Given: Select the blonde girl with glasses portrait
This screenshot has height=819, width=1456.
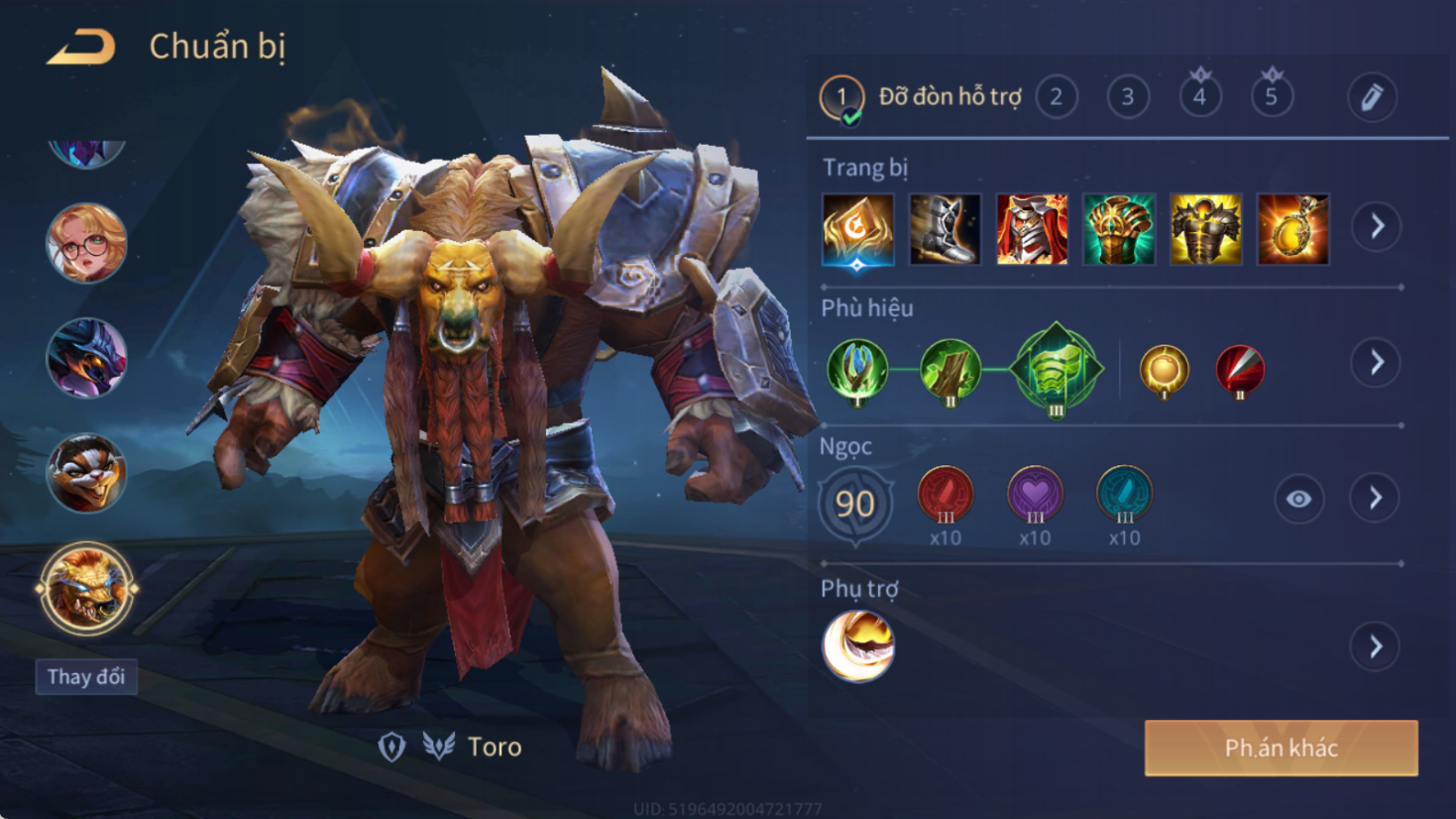Looking at the screenshot, I should pos(87,243).
